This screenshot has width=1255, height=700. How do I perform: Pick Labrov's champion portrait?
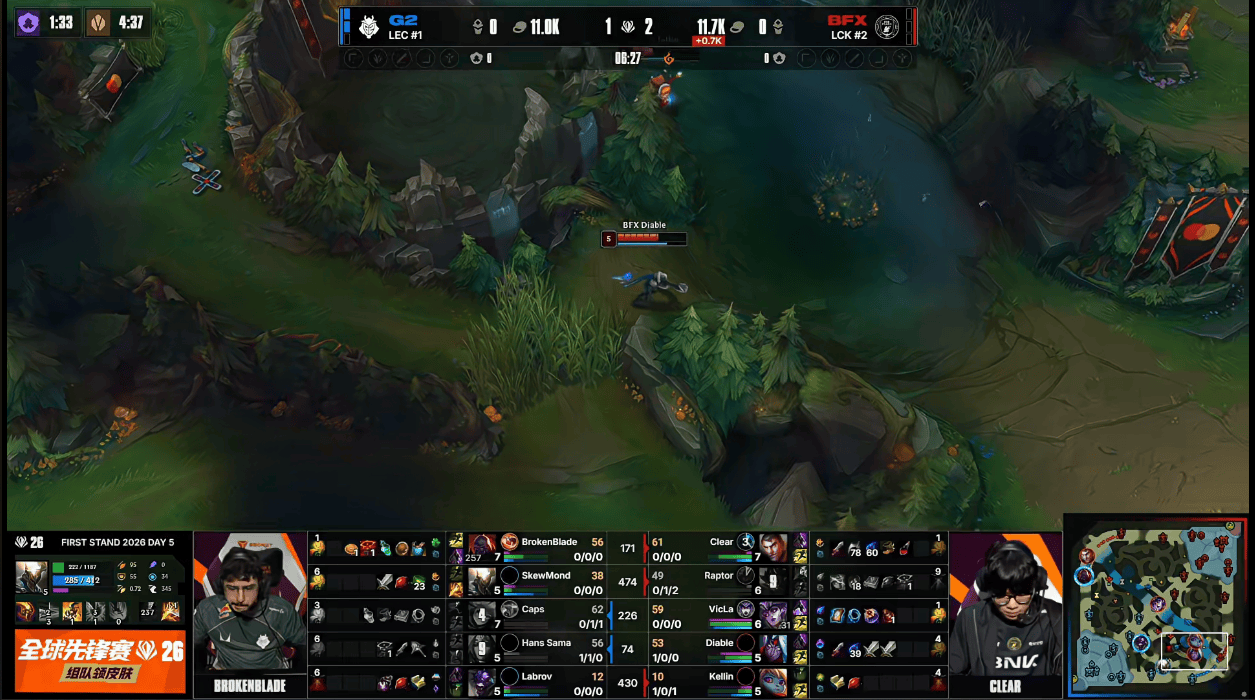482,683
